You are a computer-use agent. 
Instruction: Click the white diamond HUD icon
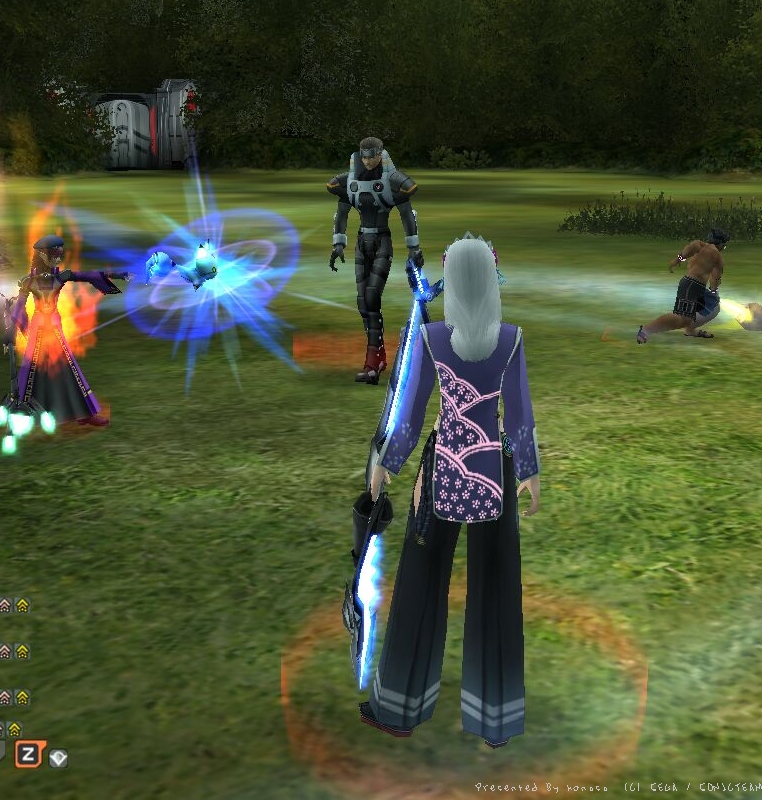[x=58, y=758]
